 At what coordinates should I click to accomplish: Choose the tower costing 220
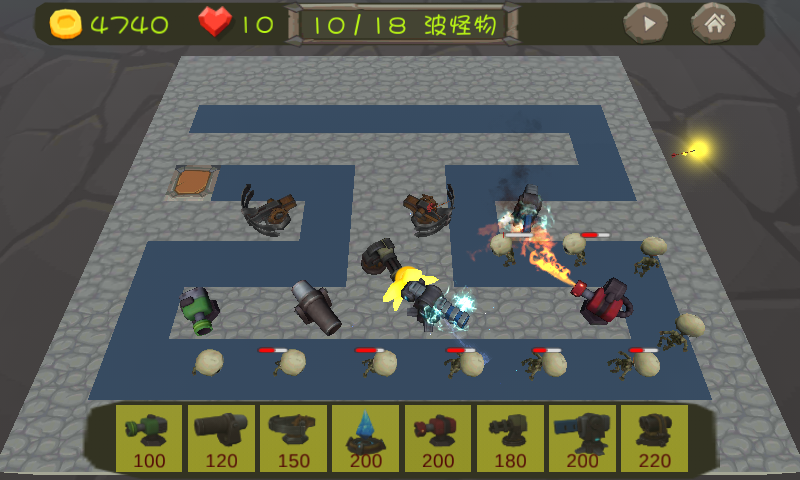coord(654,438)
